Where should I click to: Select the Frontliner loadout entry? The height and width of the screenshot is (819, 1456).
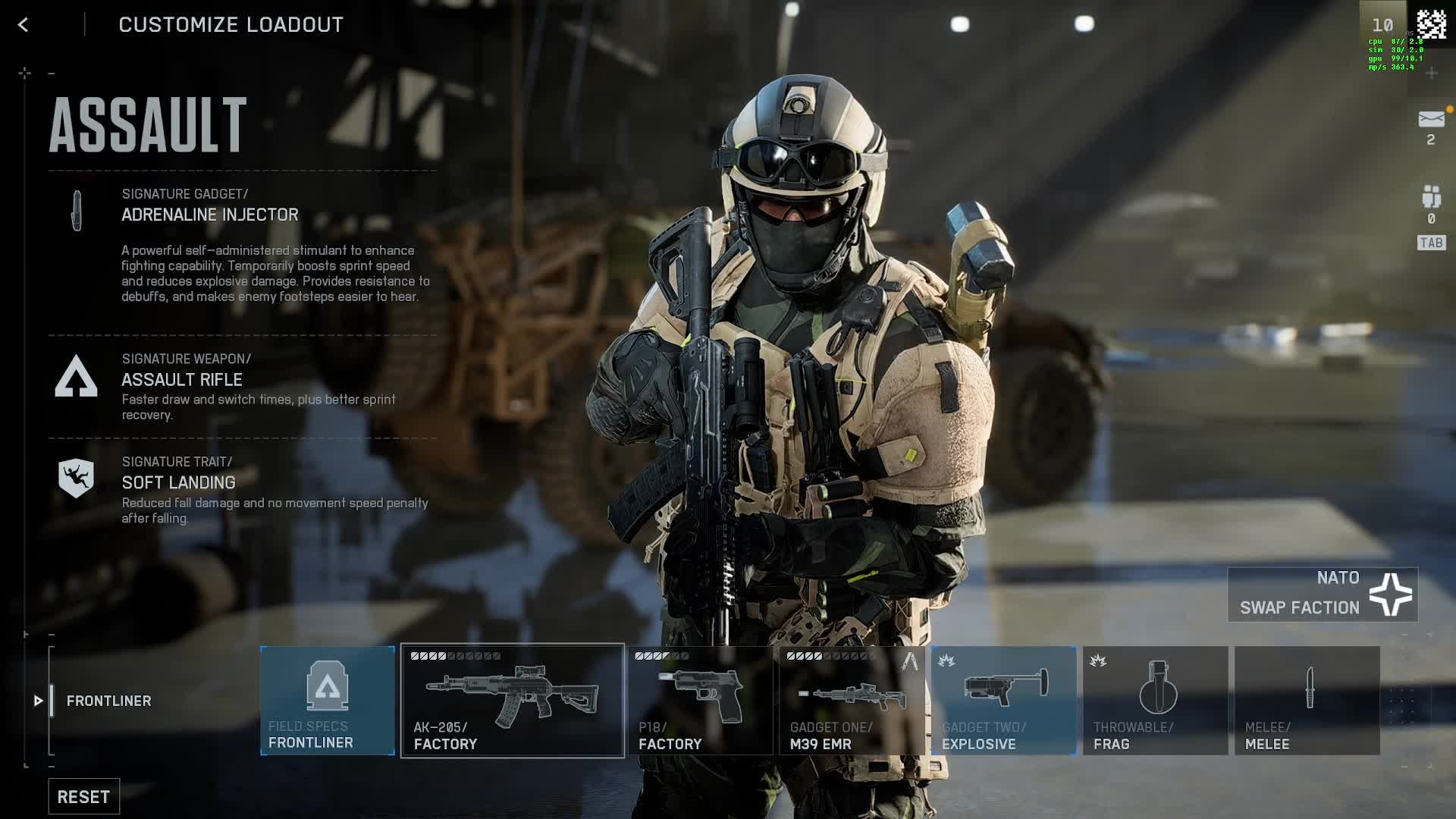(108, 701)
